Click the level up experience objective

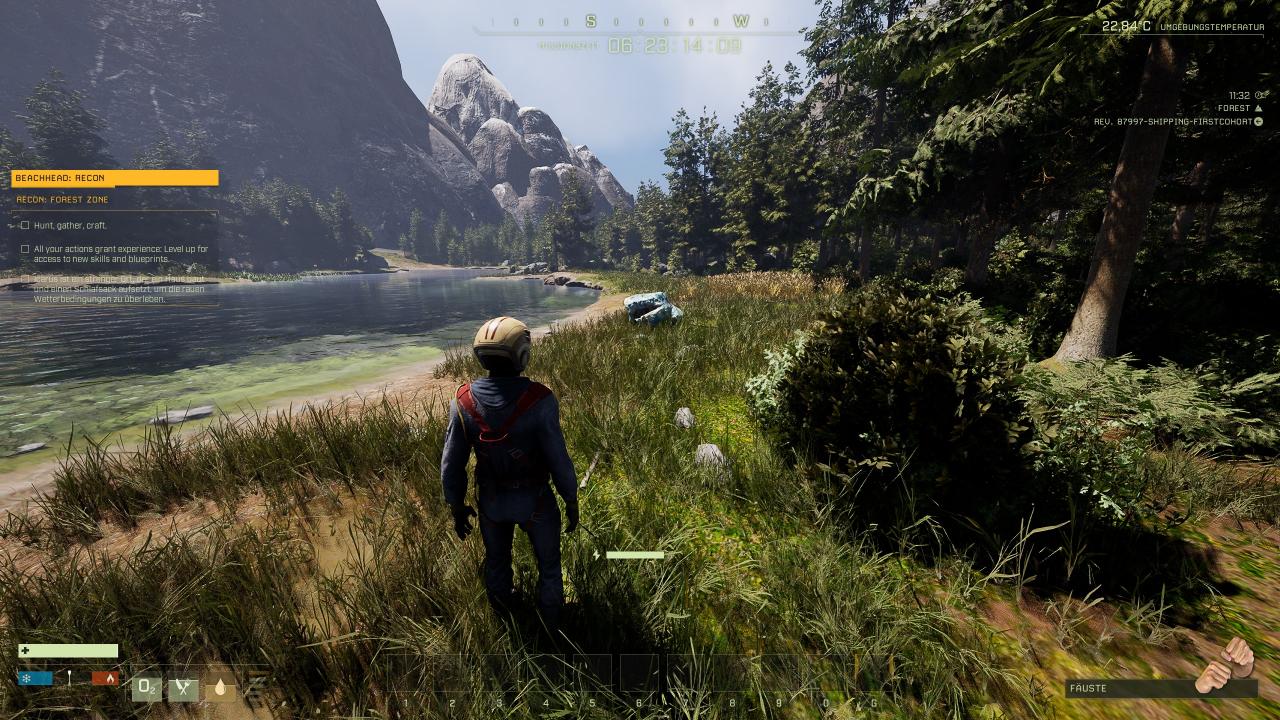tap(120, 254)
